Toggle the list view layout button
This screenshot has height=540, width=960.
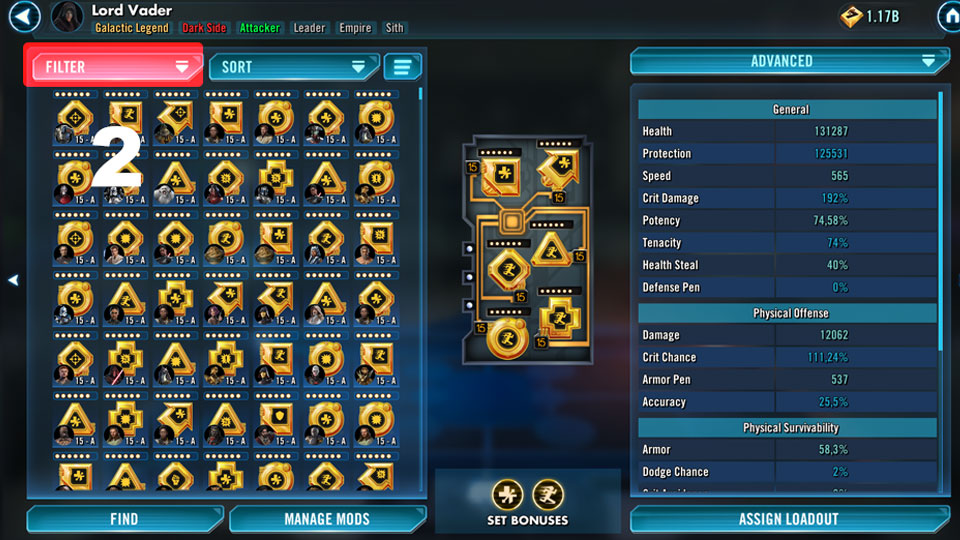point(402,67)
